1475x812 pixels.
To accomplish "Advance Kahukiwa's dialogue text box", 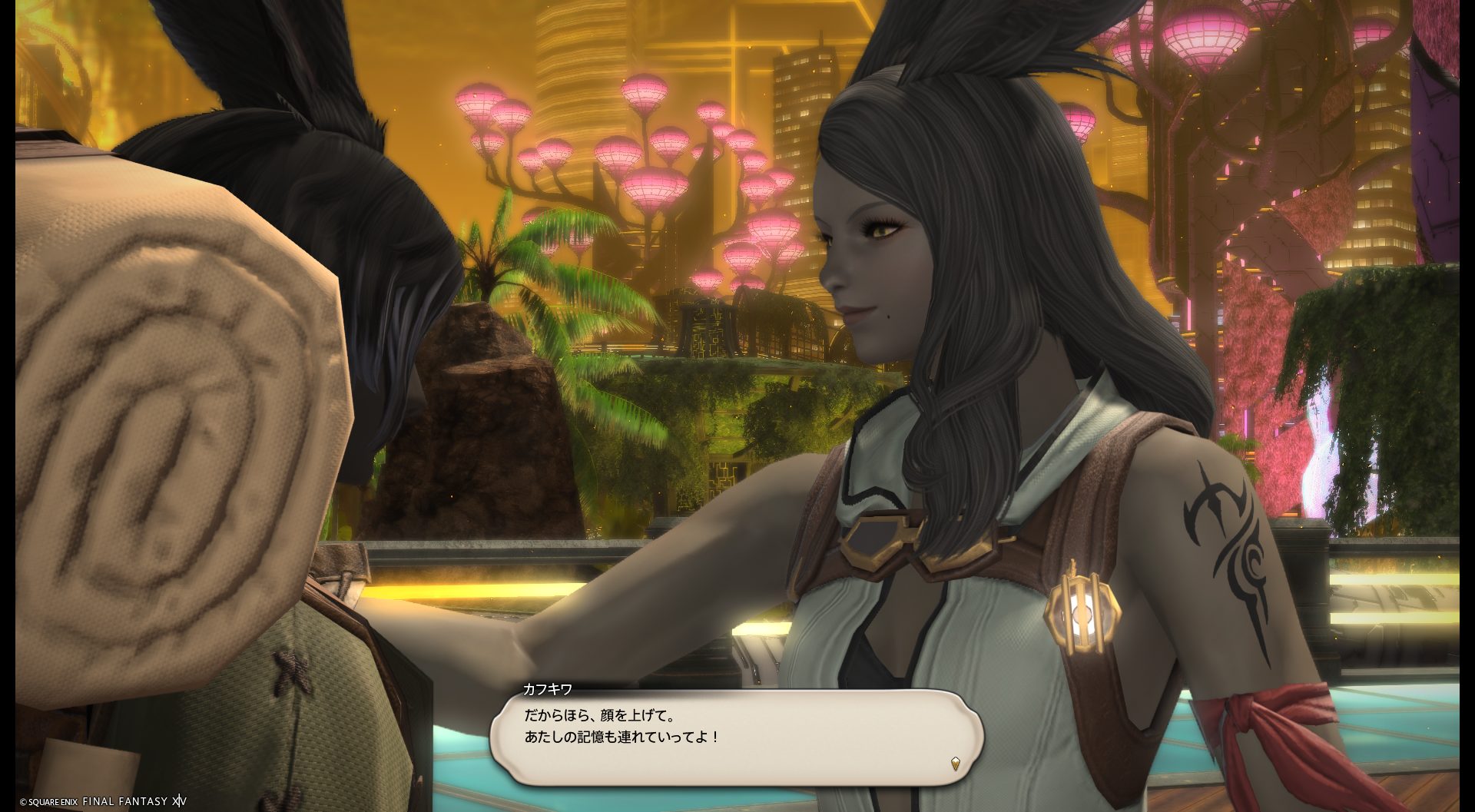I will [x=736, y=737].
